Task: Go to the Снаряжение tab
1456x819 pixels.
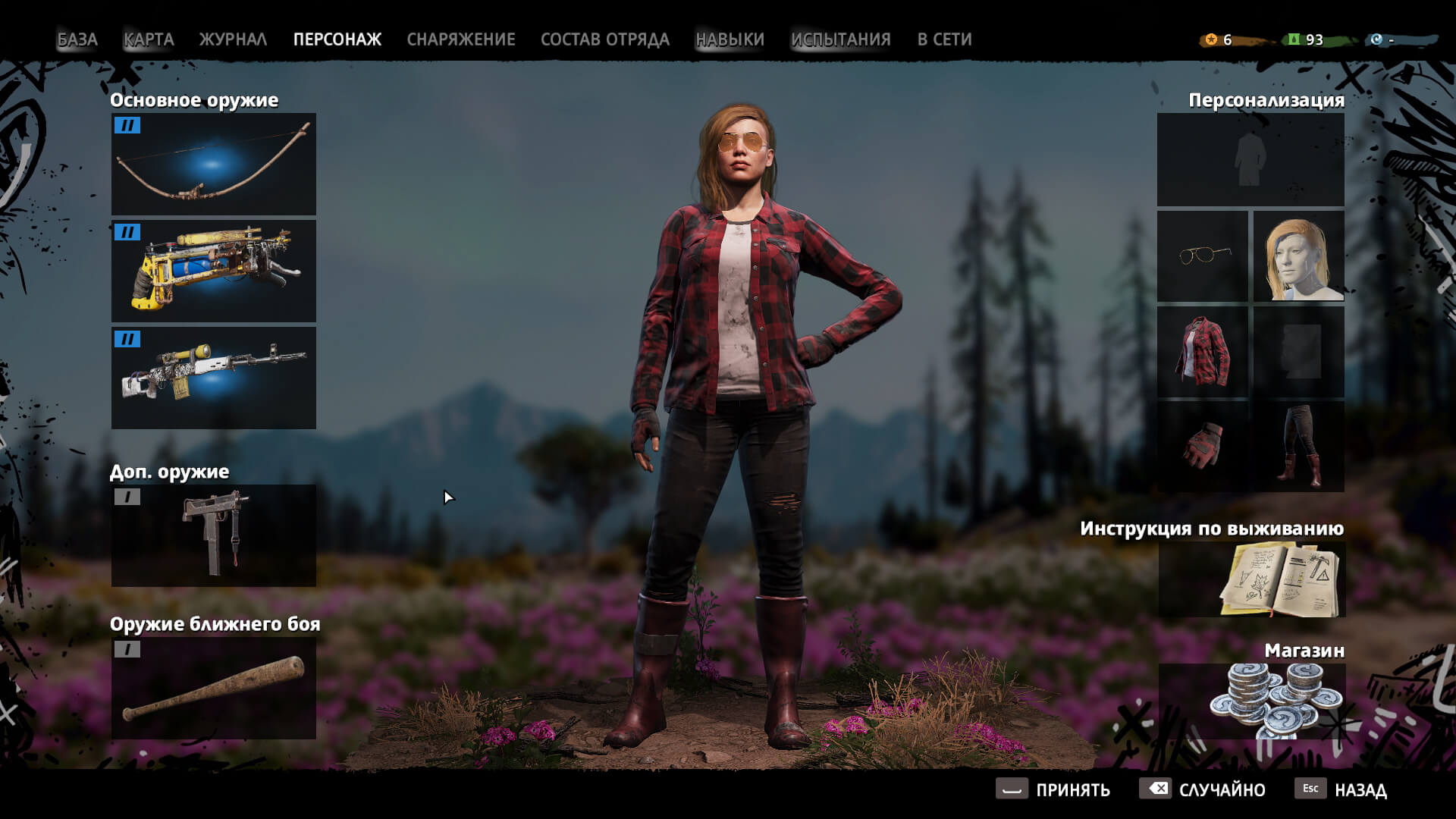Action: (460, 39)
